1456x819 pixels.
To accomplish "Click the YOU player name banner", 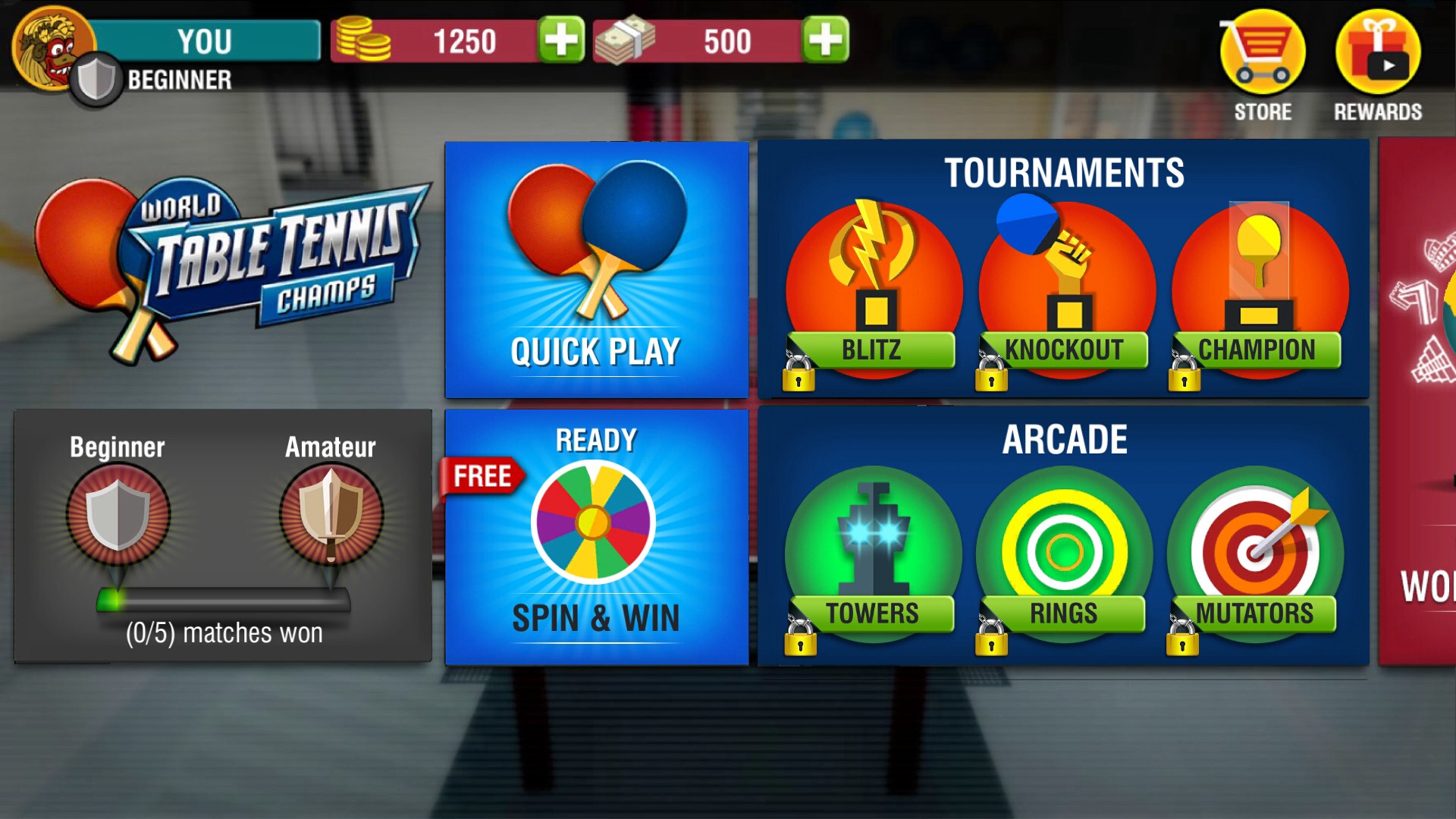I will pyautogui.click(x=205, y=41).
